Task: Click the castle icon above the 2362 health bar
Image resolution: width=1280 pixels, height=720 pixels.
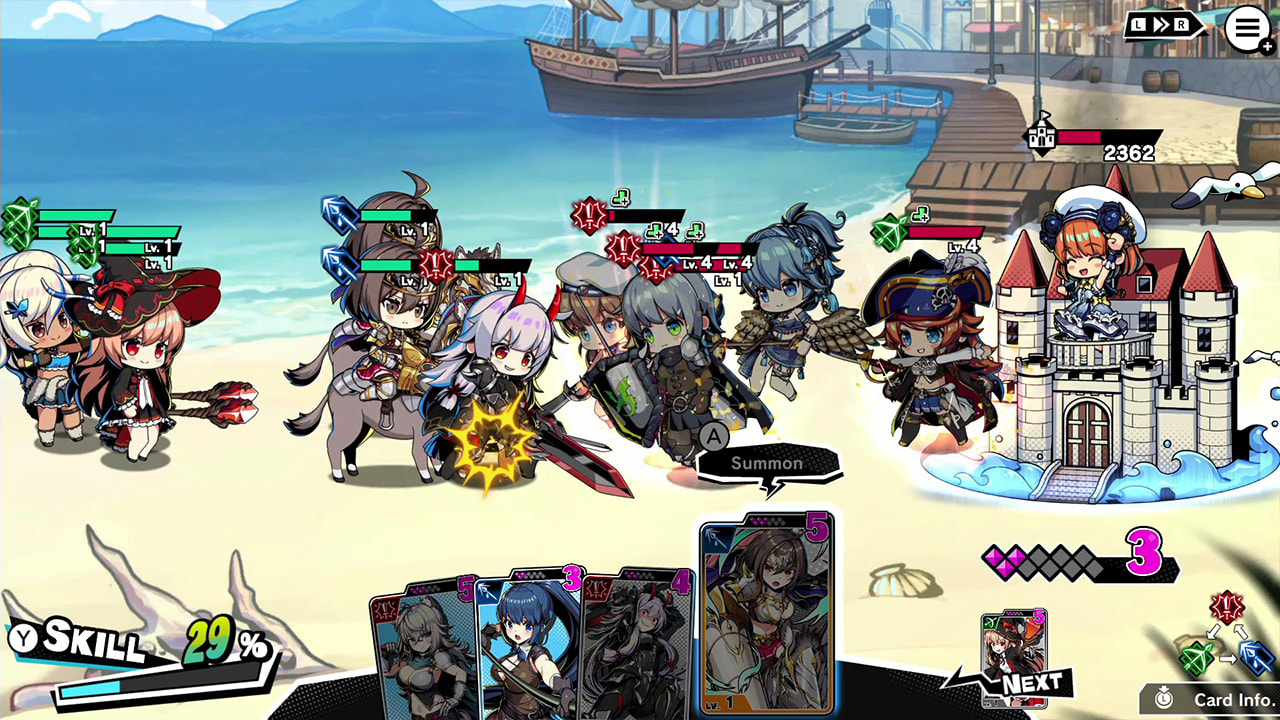Action: click(1039, 137)
